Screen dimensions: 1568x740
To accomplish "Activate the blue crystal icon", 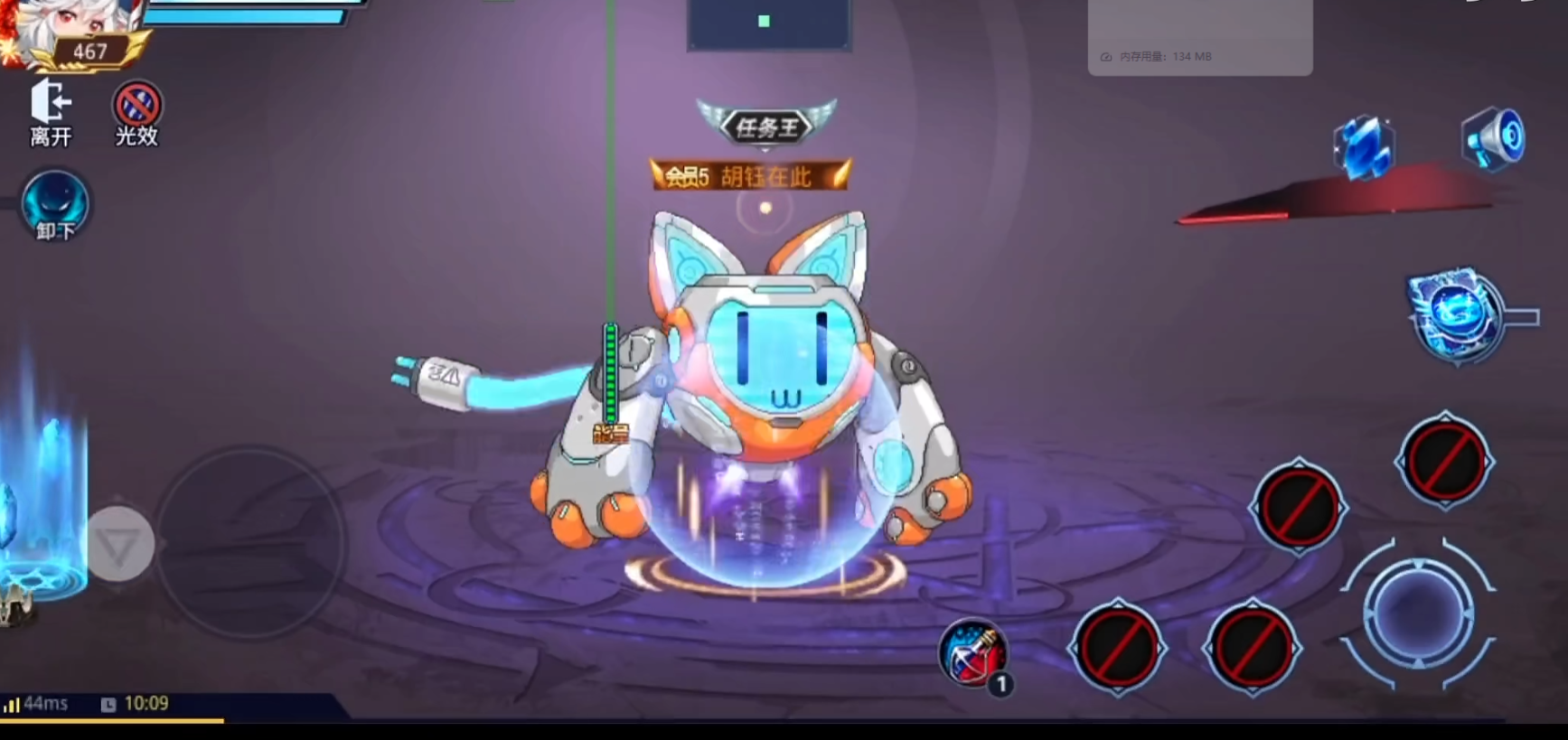I will pyautogui.click(x=1363, y=145).
